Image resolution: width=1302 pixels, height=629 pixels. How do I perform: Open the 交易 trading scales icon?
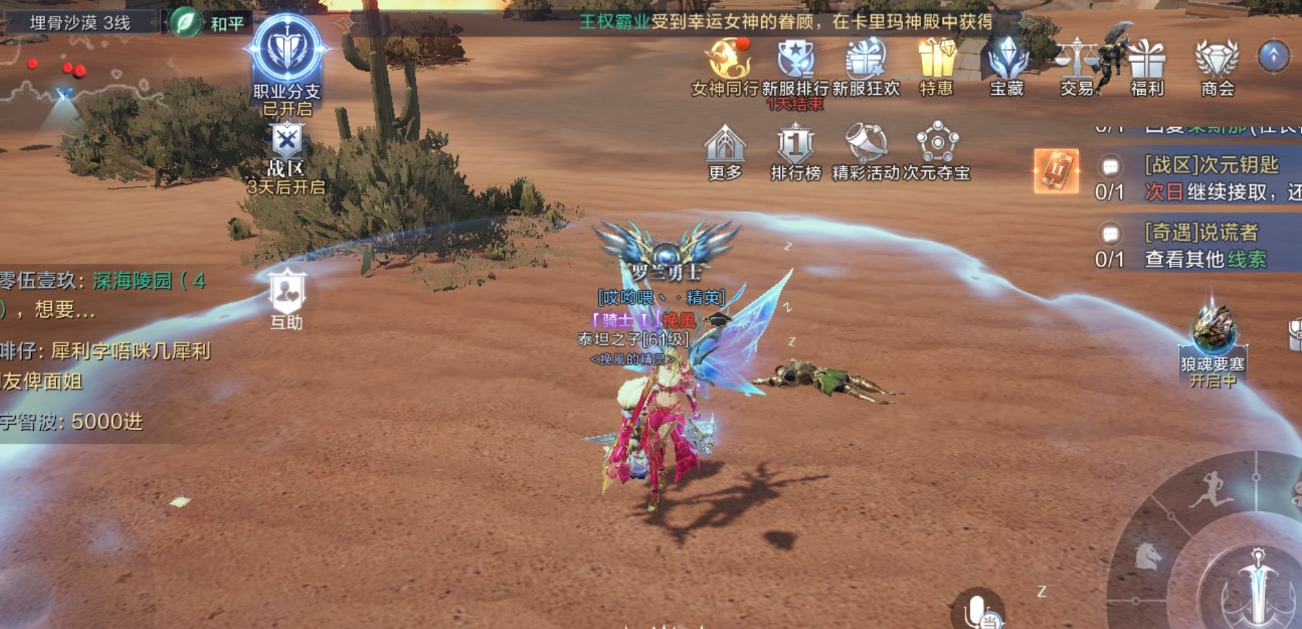[x=1077, y=60]
